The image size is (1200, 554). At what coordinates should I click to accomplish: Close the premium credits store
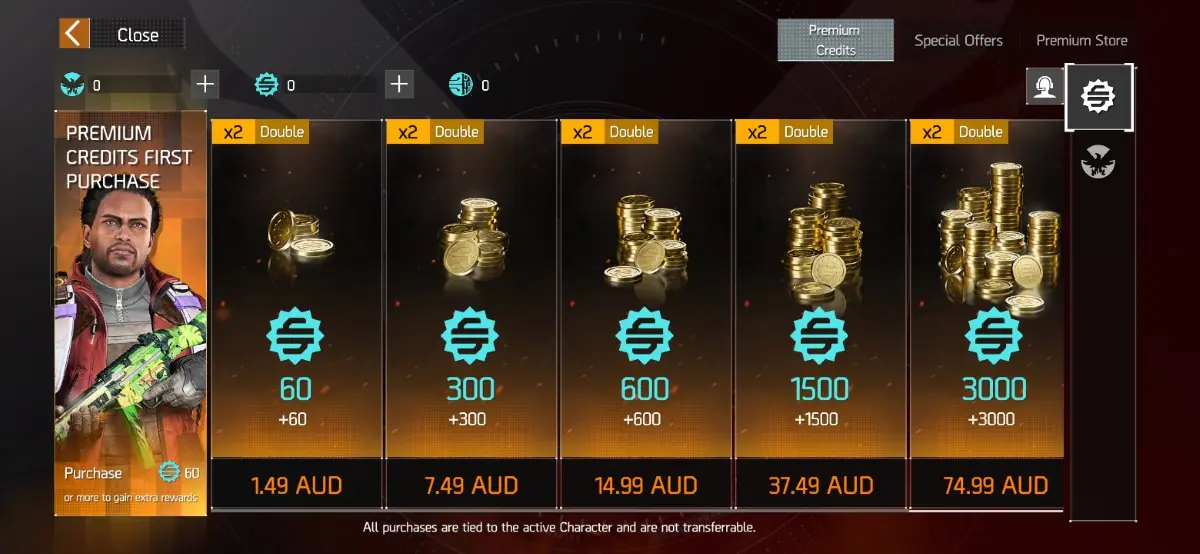tap(122, 34)
